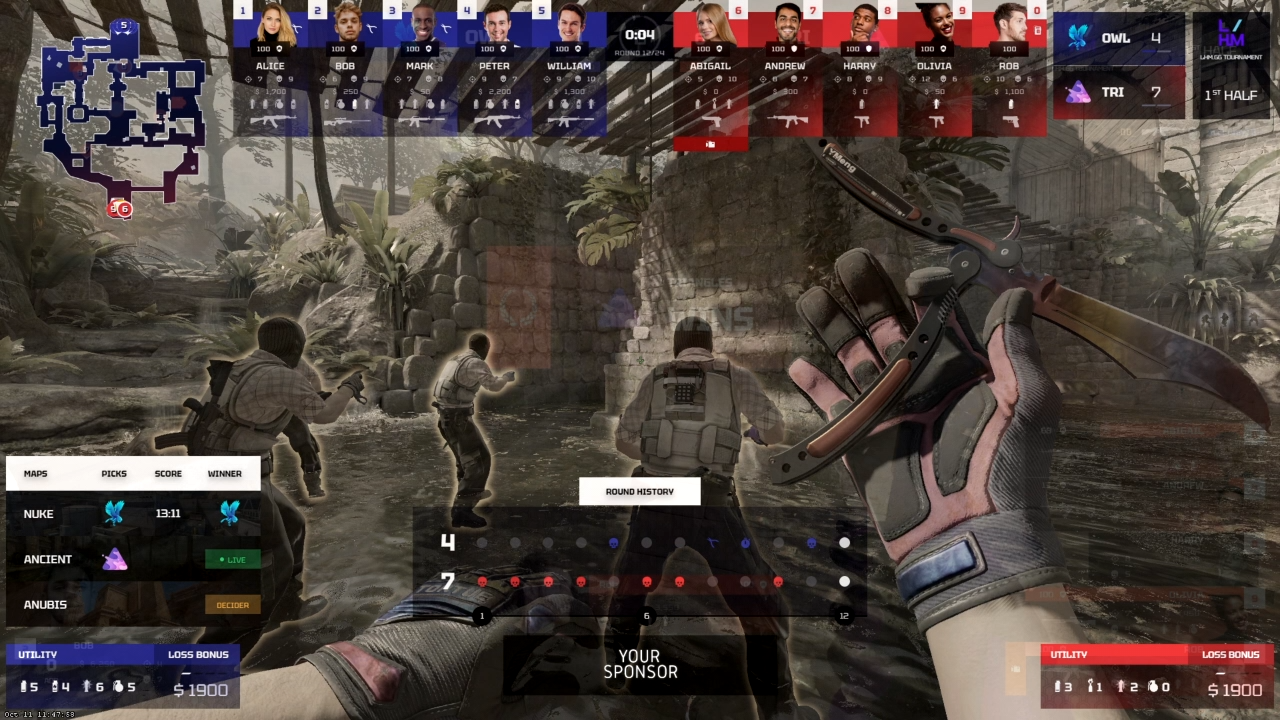Select the Nuke map row
Image resolution: width=1280 pixels, height=720 pixels.
click(x=133, y=514)
